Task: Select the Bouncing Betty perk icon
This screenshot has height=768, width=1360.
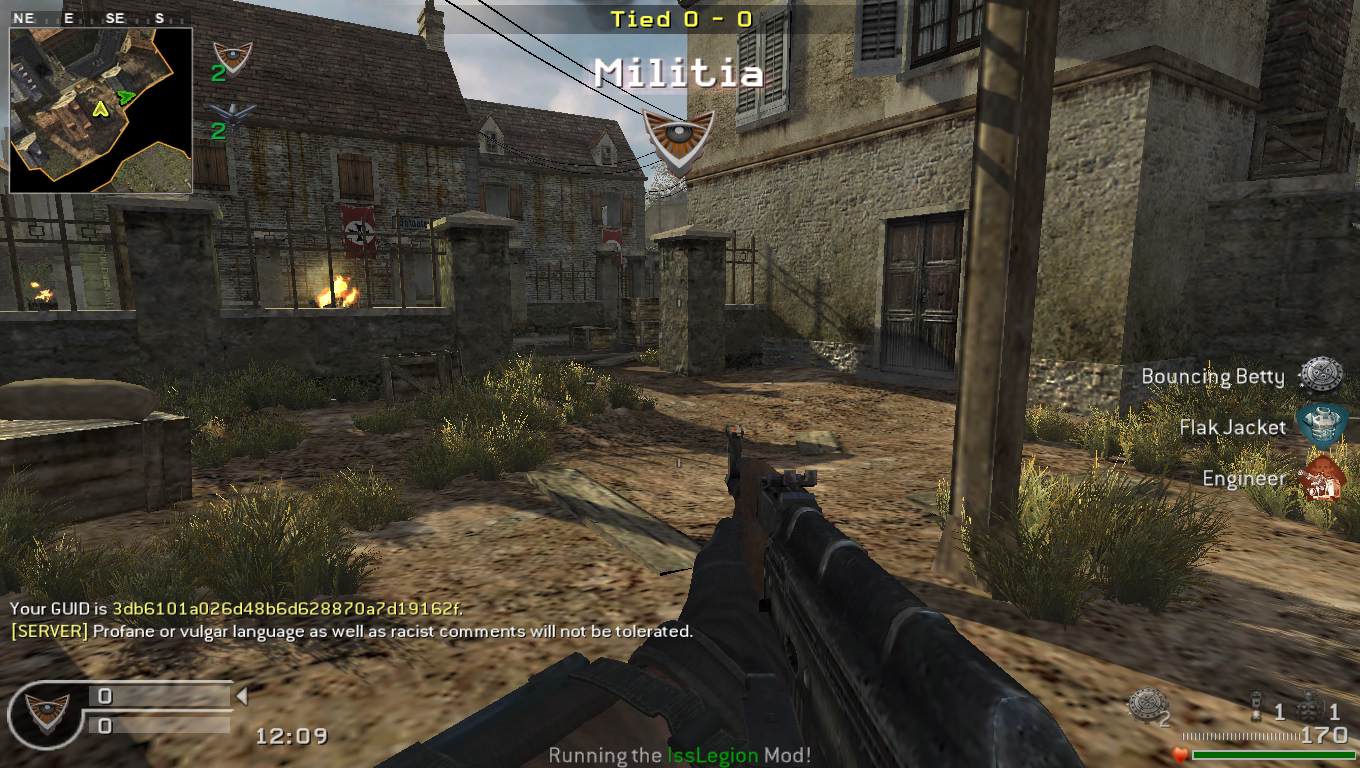Action: pyautogui.click(x=1320, y=375)
